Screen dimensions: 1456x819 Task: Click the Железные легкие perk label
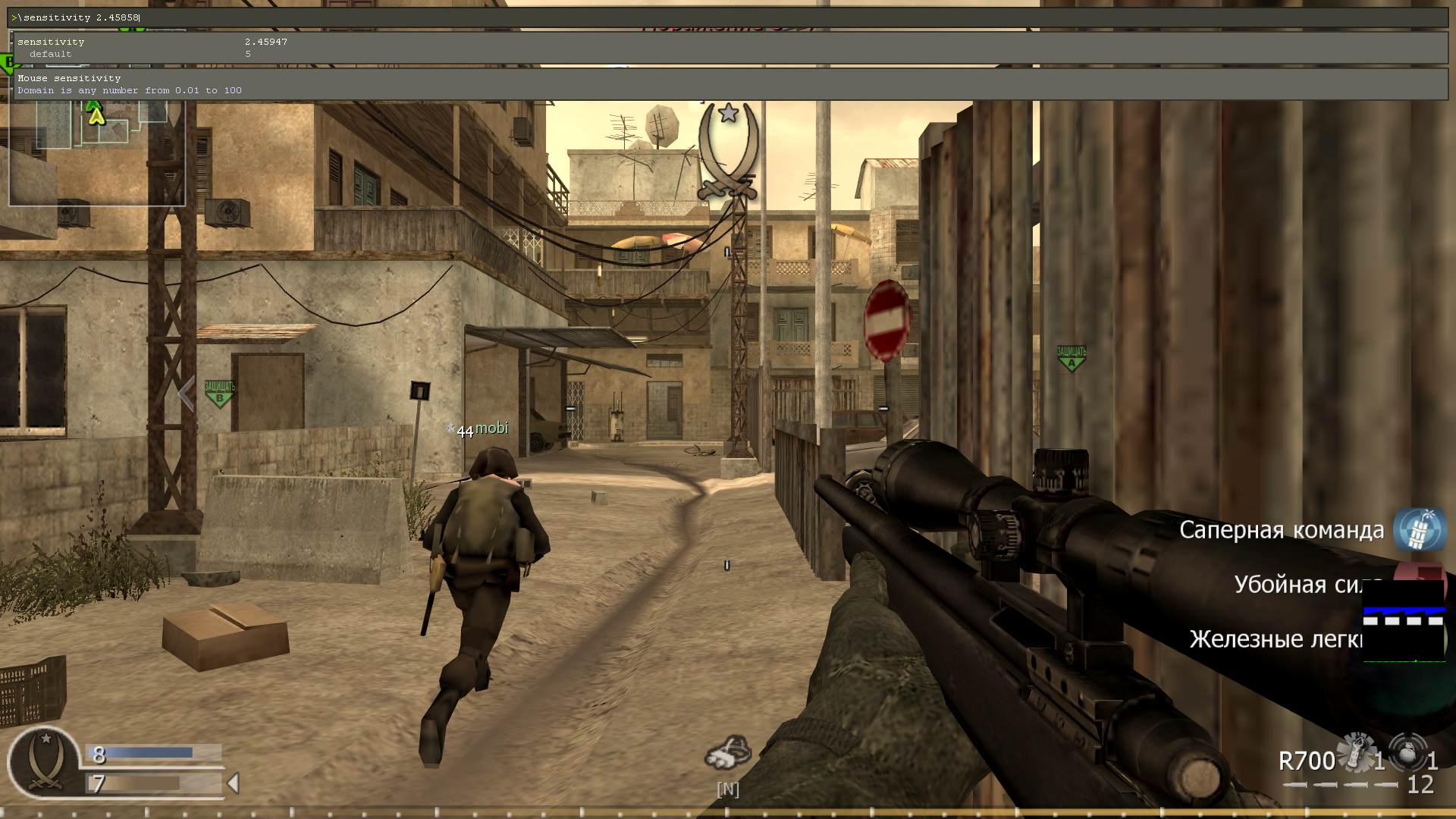[1275, 639]
